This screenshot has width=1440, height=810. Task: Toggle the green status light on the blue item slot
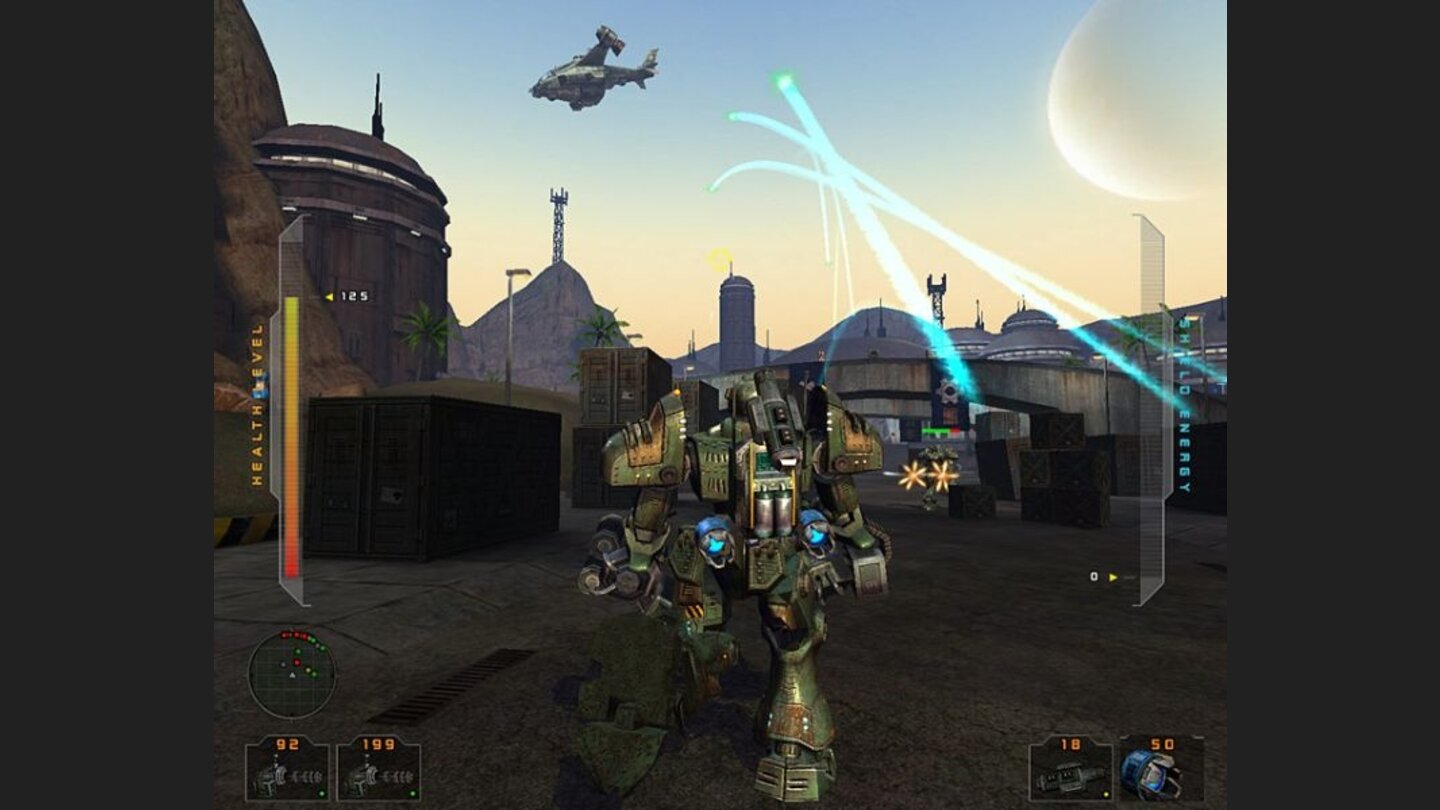click(x=1195, y=795)
